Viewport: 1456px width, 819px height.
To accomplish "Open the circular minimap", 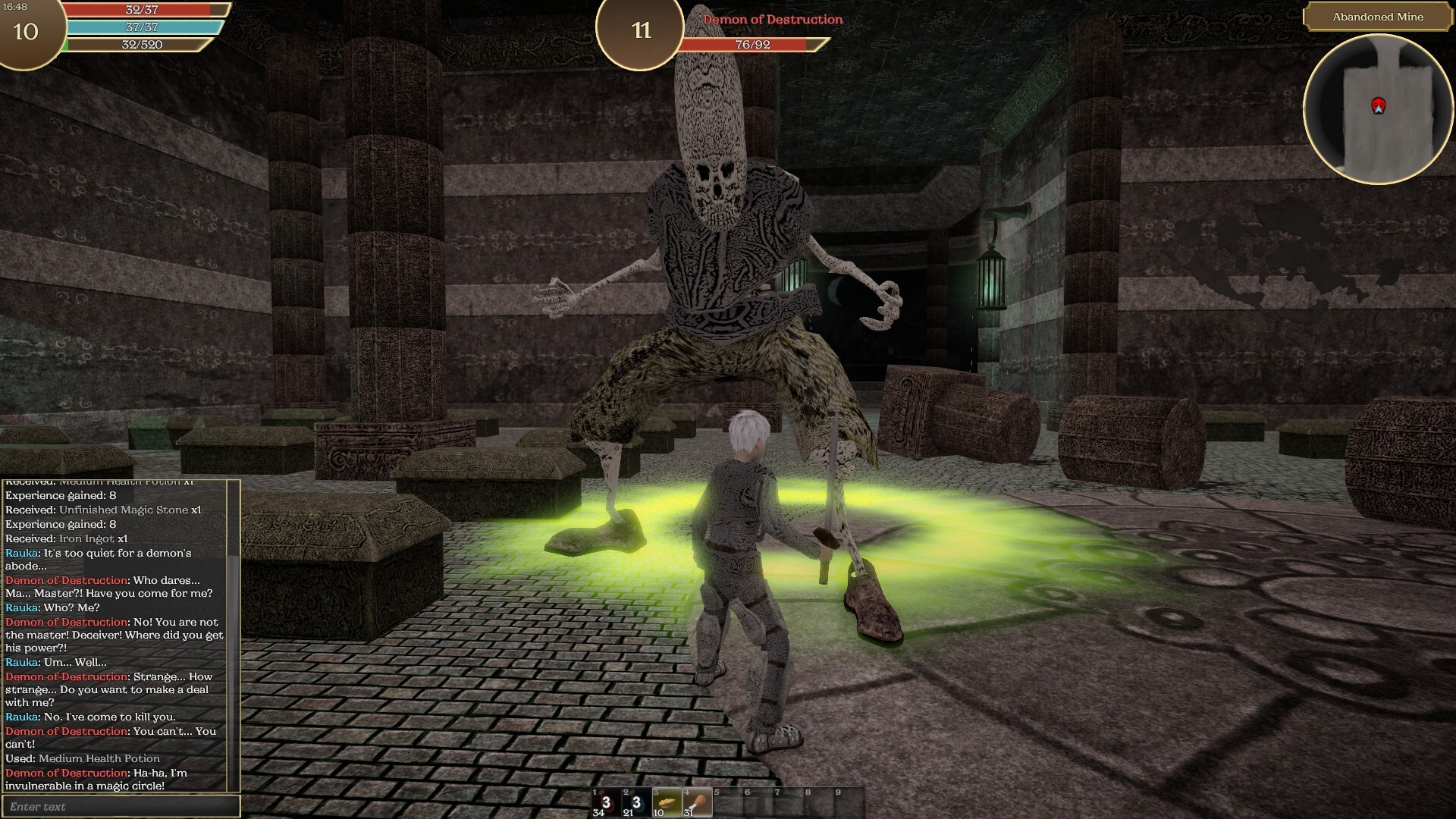I will click(x=1378, y=108).
